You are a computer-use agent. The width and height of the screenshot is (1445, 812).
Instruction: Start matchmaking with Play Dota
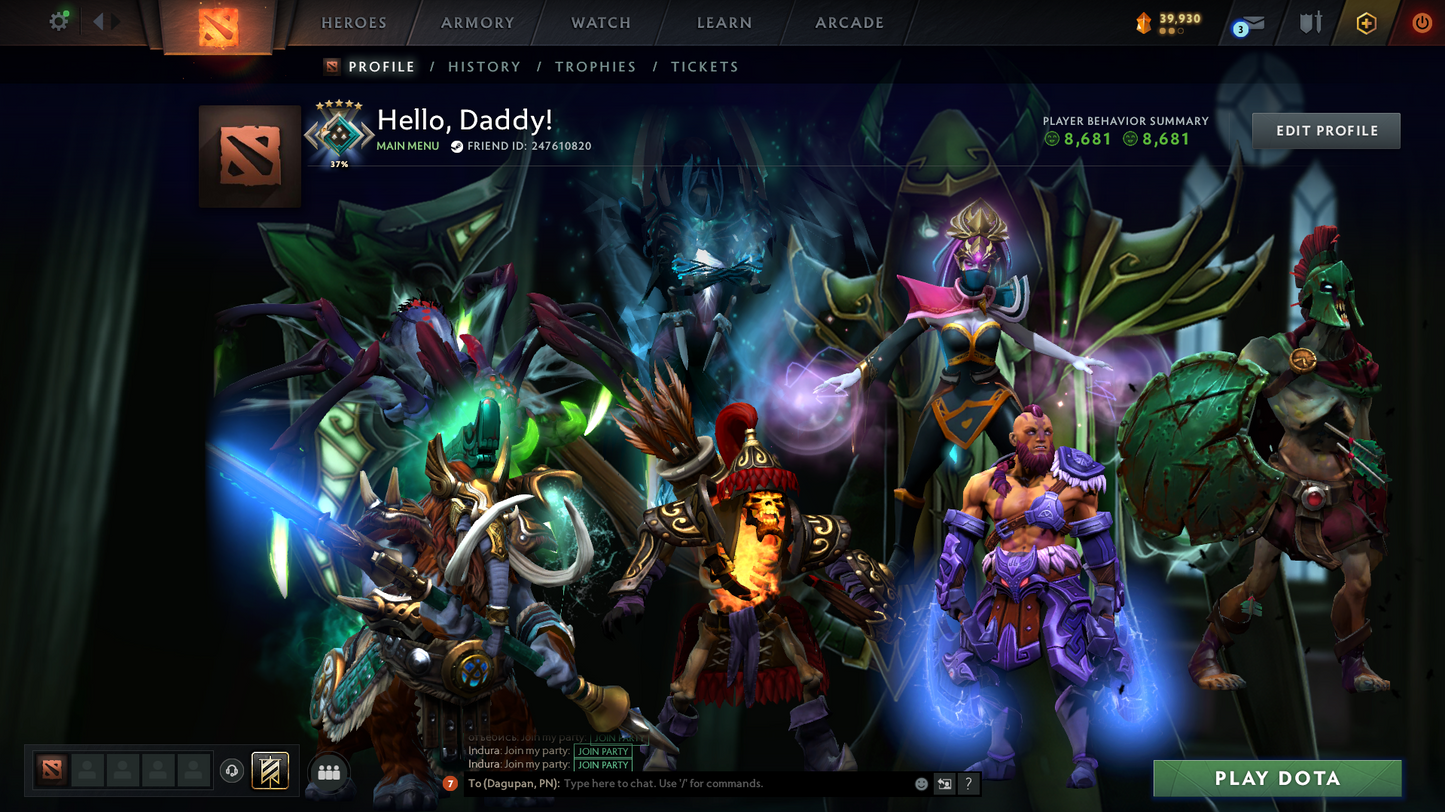pos(1277,778)
